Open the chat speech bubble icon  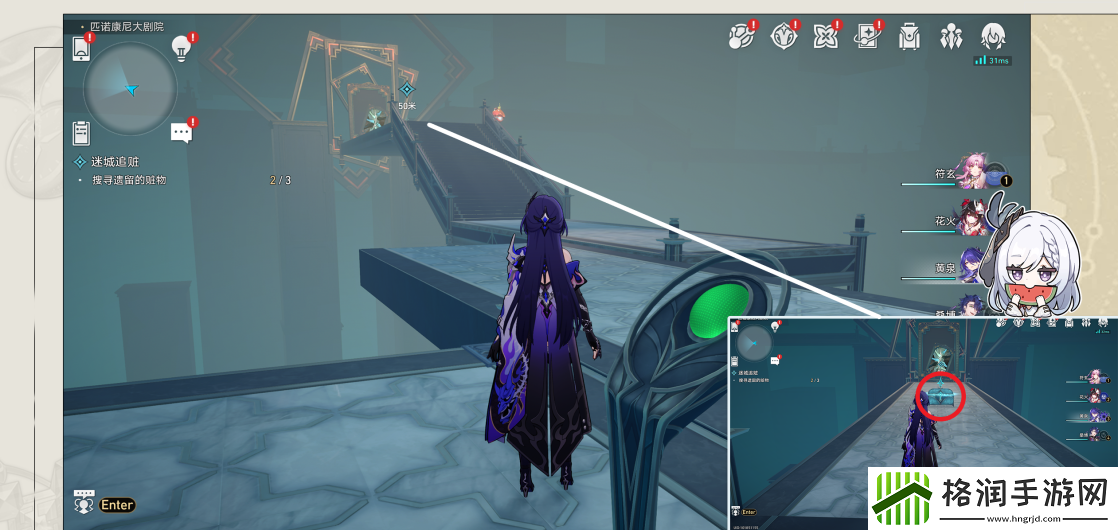point(181,132)
